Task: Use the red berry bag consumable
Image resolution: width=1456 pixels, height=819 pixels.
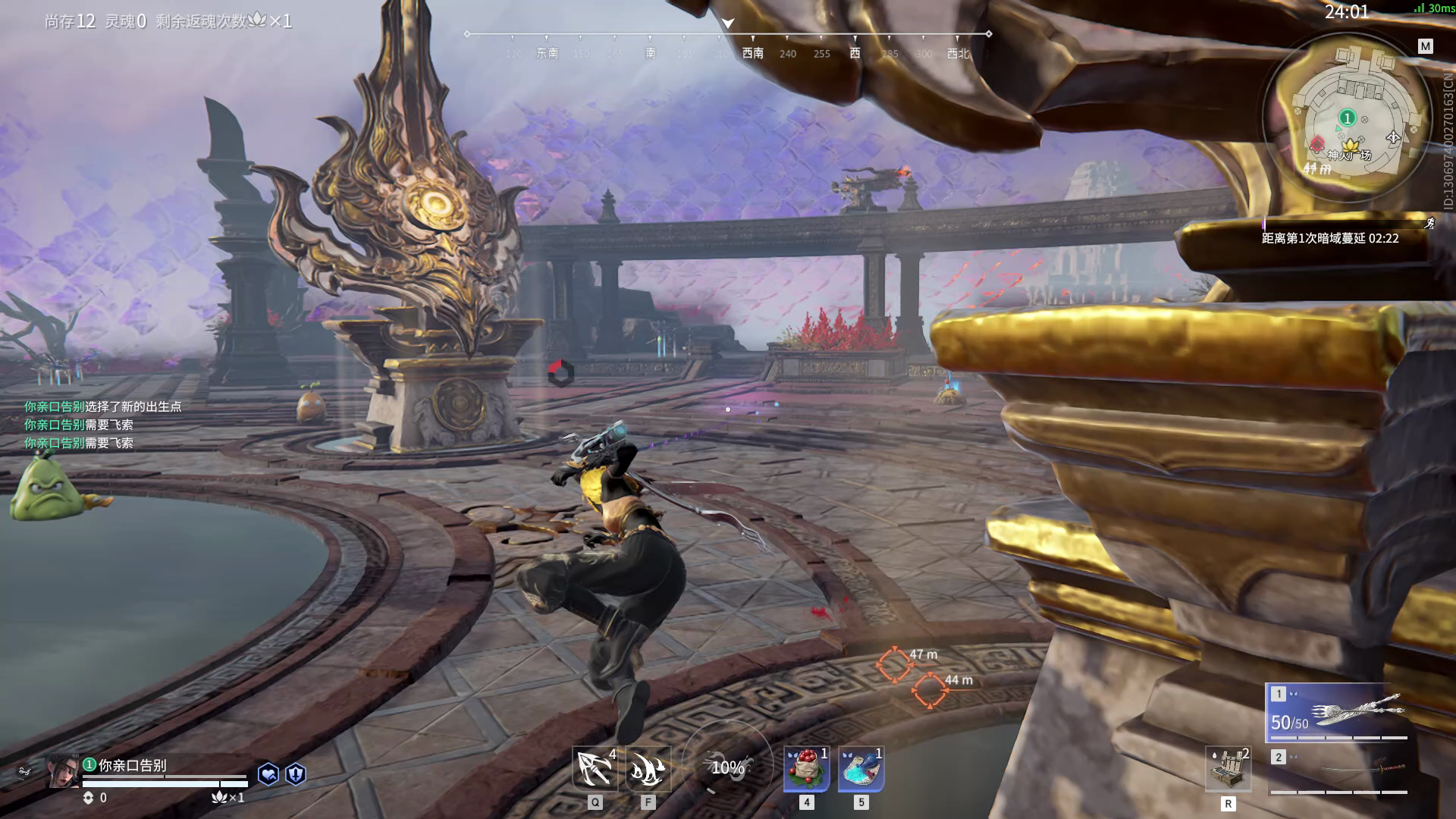Action: point(806,769)
